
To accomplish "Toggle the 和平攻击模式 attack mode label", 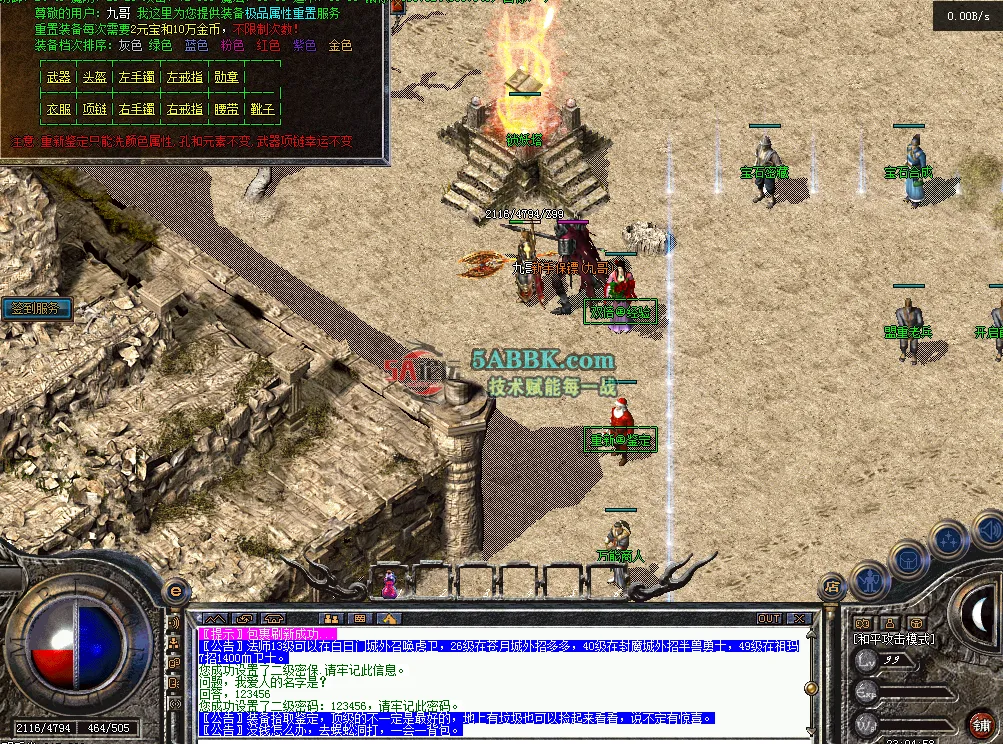I will (893, 638).
